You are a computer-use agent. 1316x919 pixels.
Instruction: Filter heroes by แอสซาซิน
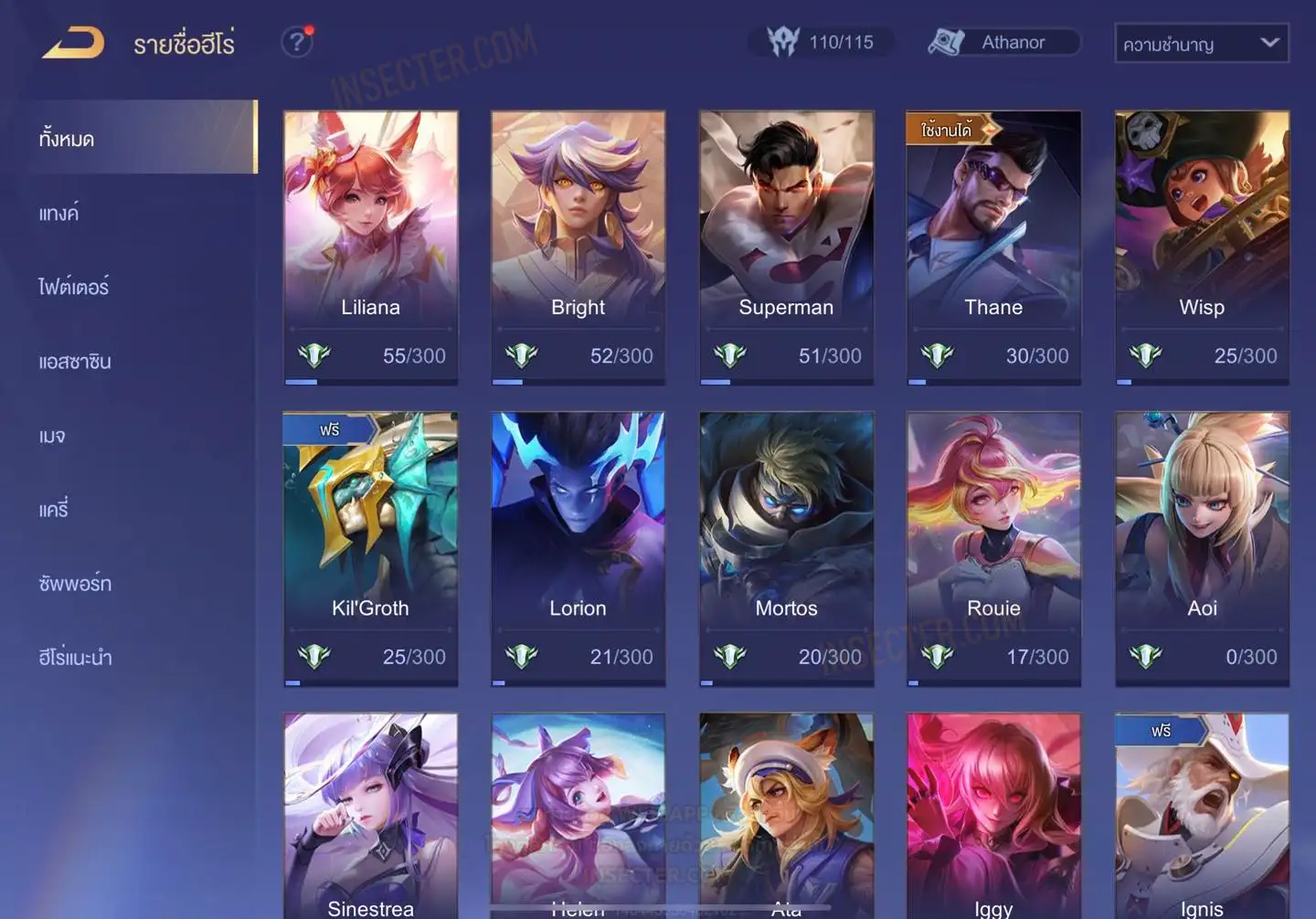coord(75,361)
